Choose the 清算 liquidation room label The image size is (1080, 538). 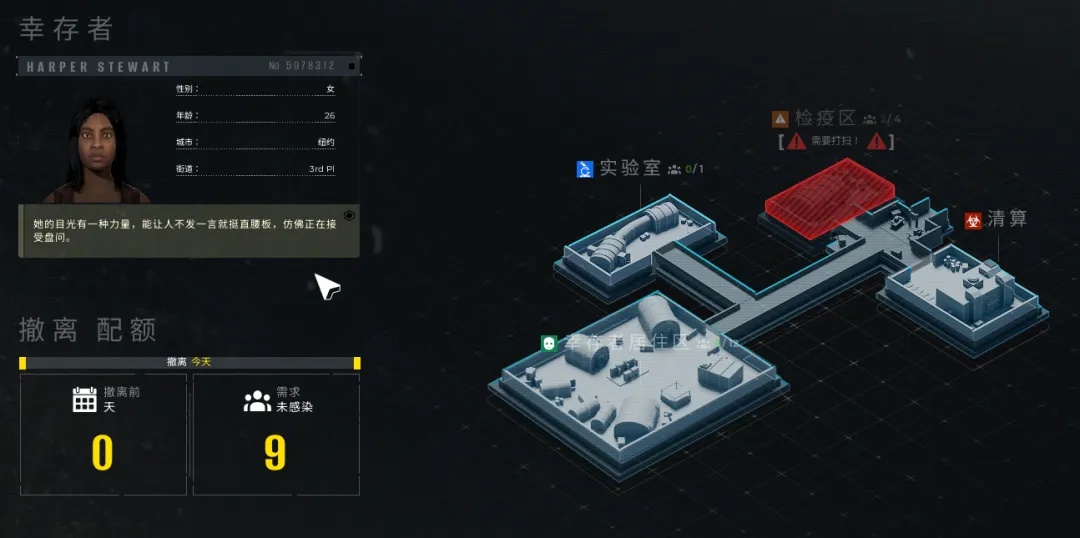(x=1006, y=219)
